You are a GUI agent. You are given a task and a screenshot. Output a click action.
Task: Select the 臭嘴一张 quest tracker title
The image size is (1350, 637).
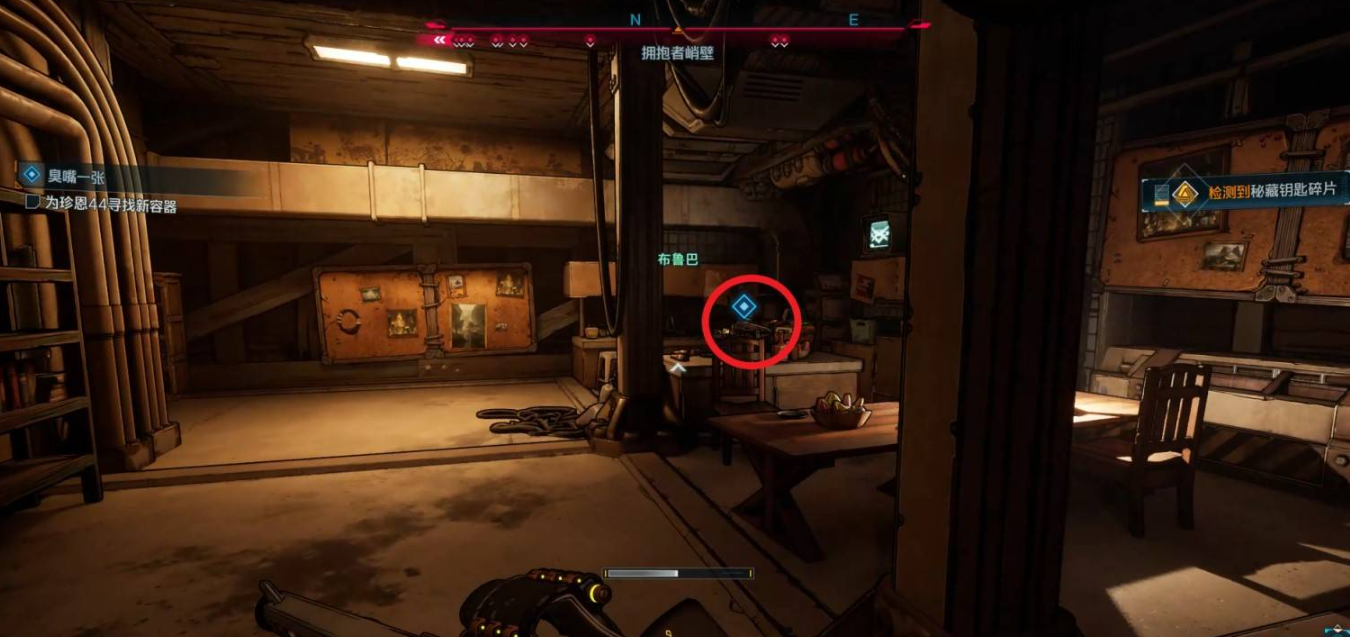click(76, 176)
